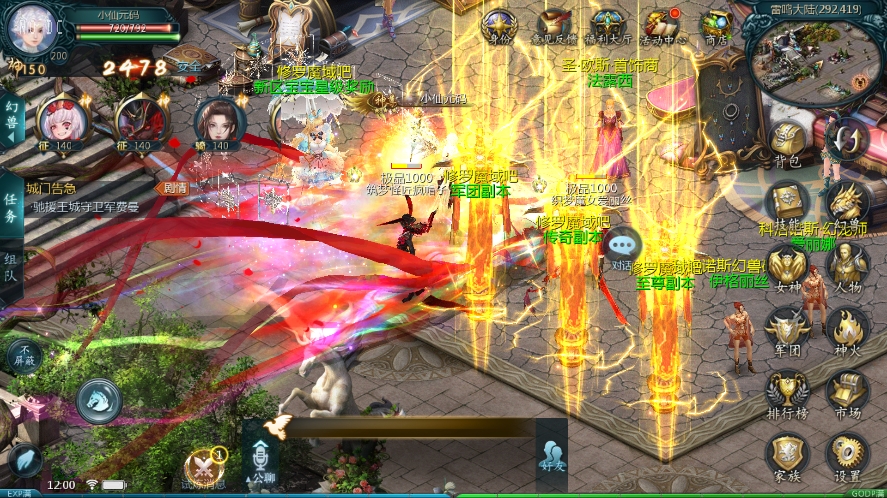This screenshot has height=498, width=887.
Task: Open the 市场 market
Action: (847, 392)
